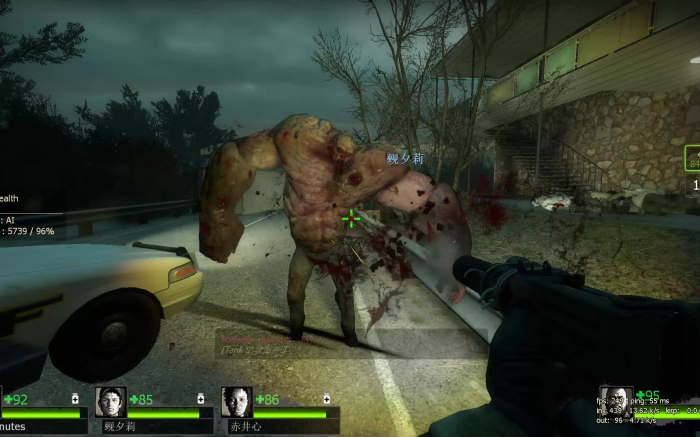Select teammate 赤井心's portrait
The width and height of the screenshot is (700, 437).
coord(237,402)
